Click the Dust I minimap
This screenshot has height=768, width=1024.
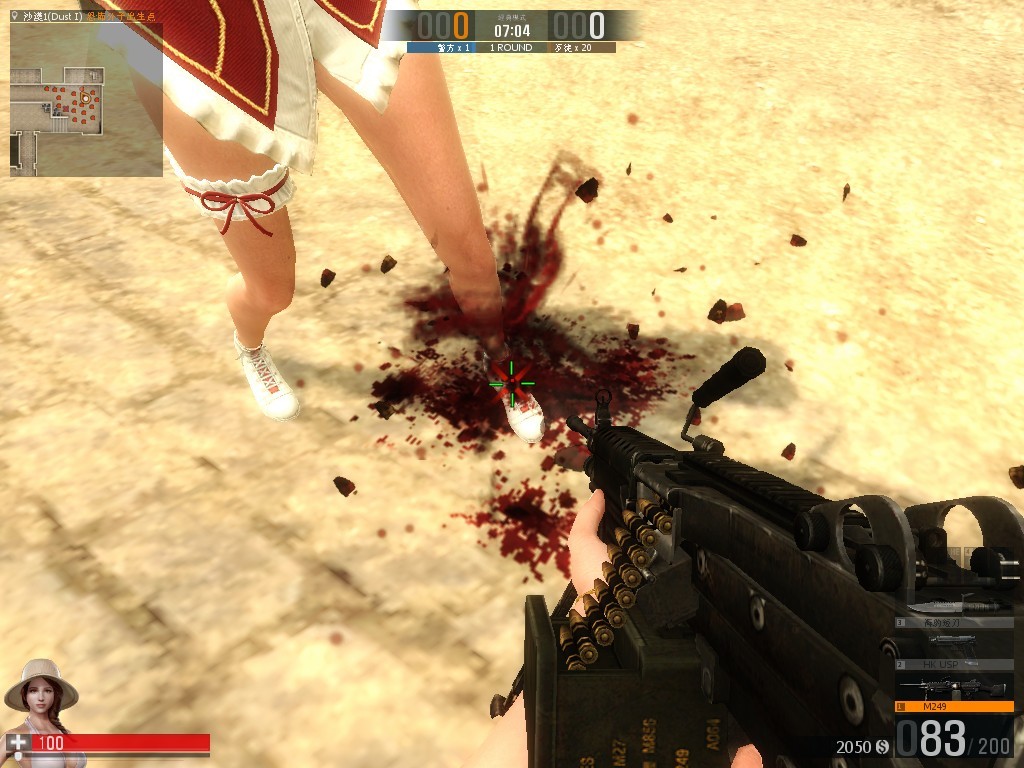click(86, 100)
